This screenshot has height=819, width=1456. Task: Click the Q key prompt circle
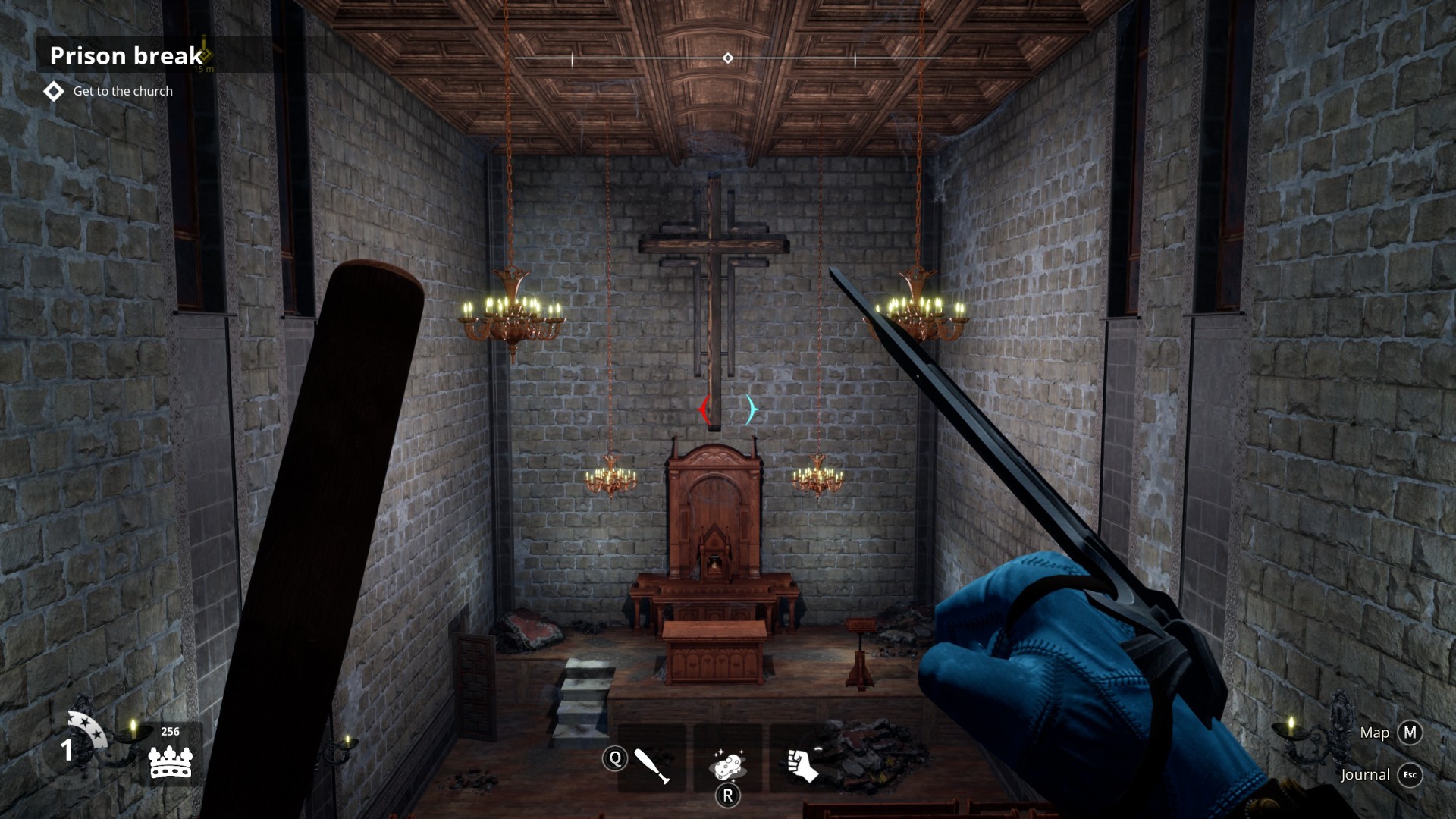pyautogui.click(x=617, y=758)
